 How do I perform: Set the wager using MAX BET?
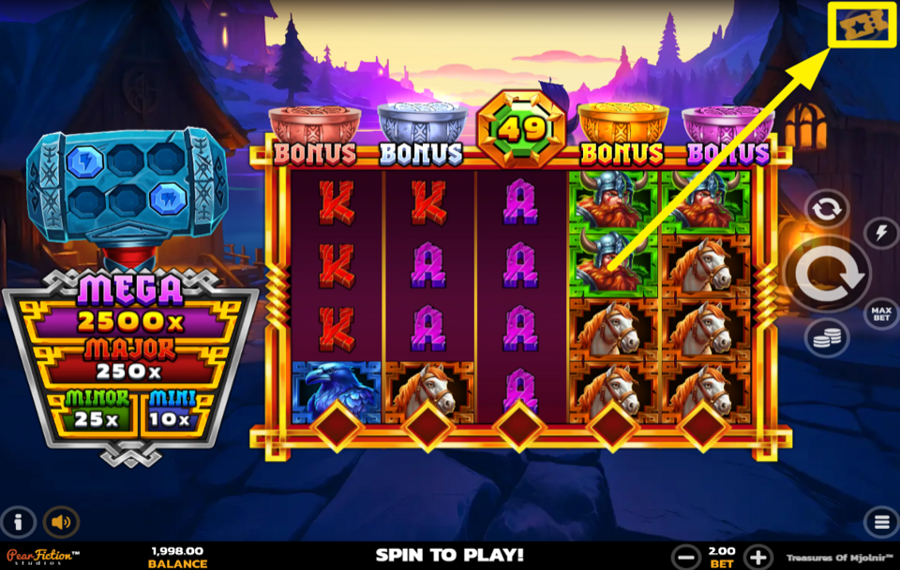[x=881, y=313]
